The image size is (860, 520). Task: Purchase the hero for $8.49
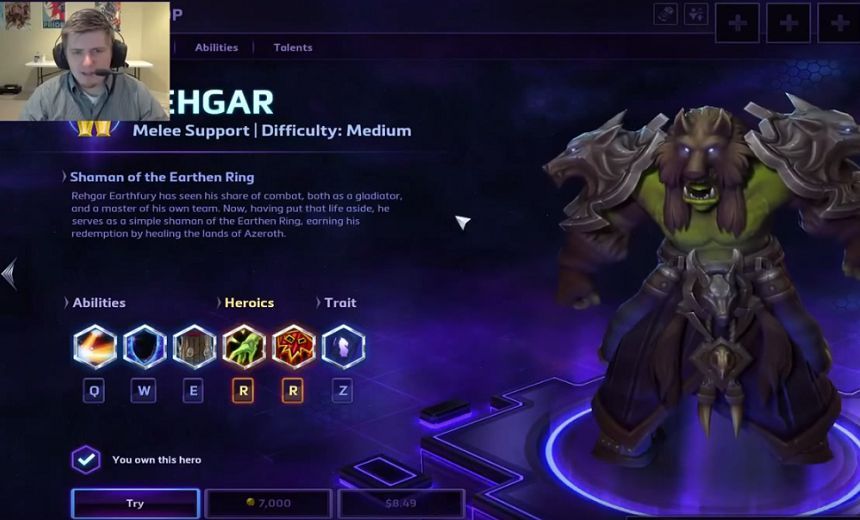click(x=401, y=503)
